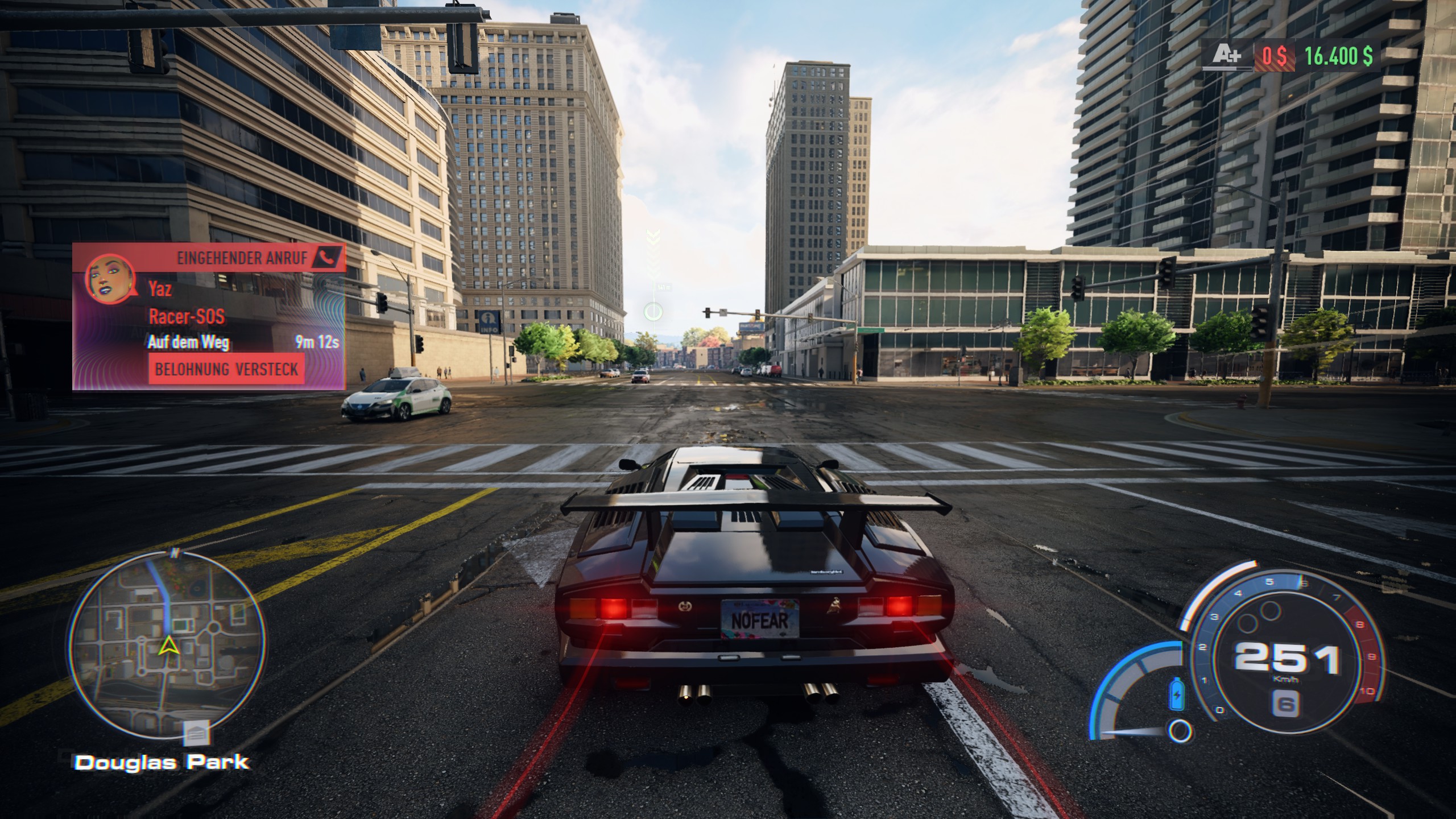Select the yellow player arrow on minimap
Image resolution: width=1456 pixels, height=819 pixels.
click(x=168, y=645)
